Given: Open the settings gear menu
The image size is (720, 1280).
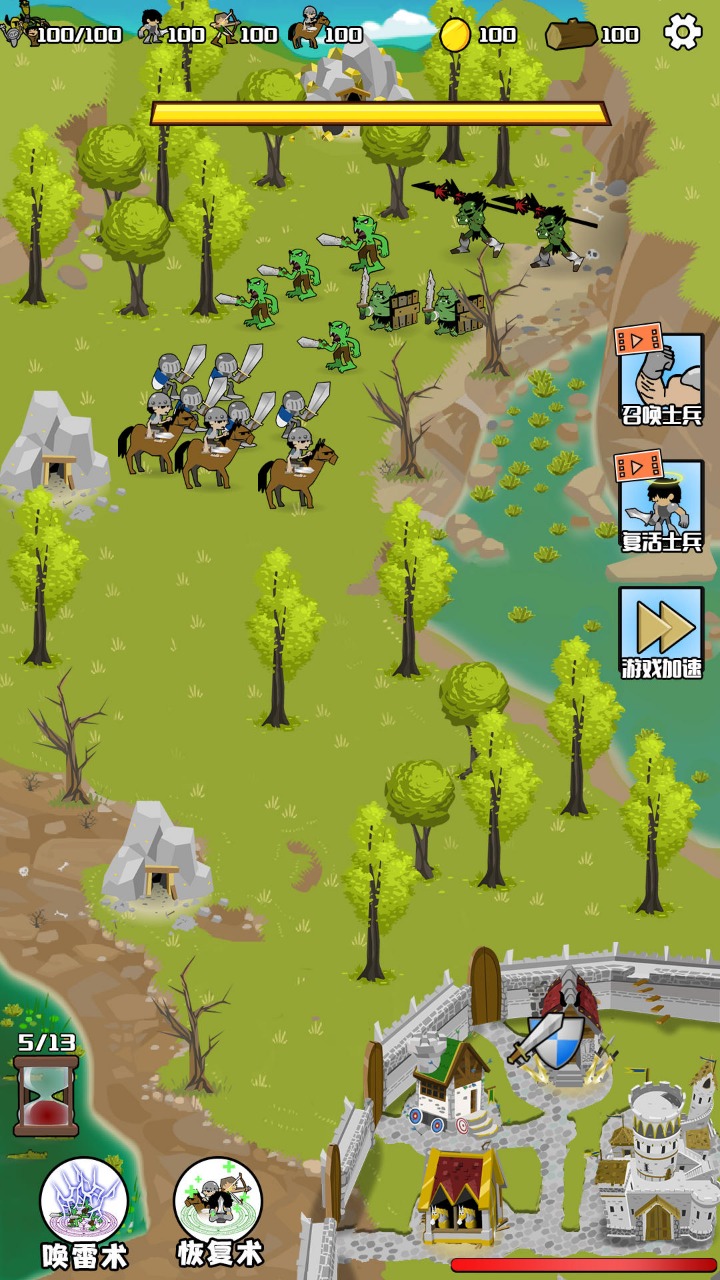Looking at the screenshot, I should 683,33.
